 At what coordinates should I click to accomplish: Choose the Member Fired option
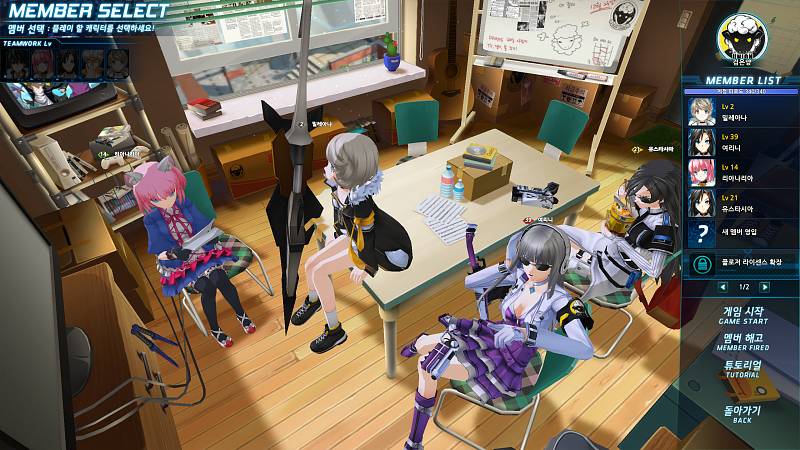click(742, 341)
